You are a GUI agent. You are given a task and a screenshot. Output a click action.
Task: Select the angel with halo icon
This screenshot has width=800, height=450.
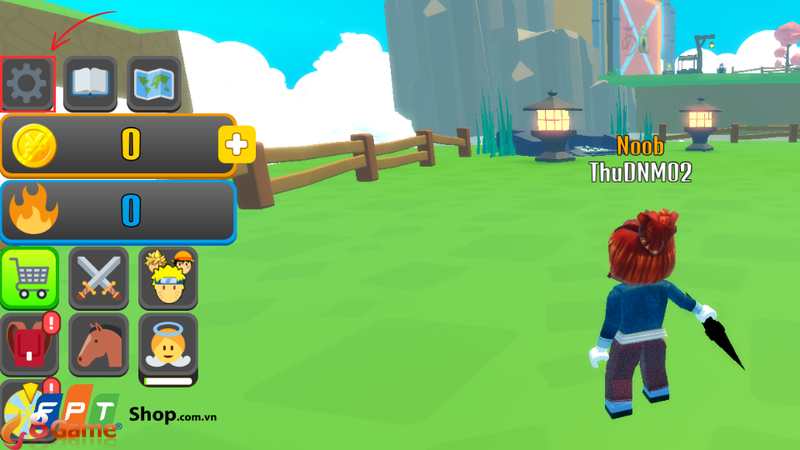point(167,346)
